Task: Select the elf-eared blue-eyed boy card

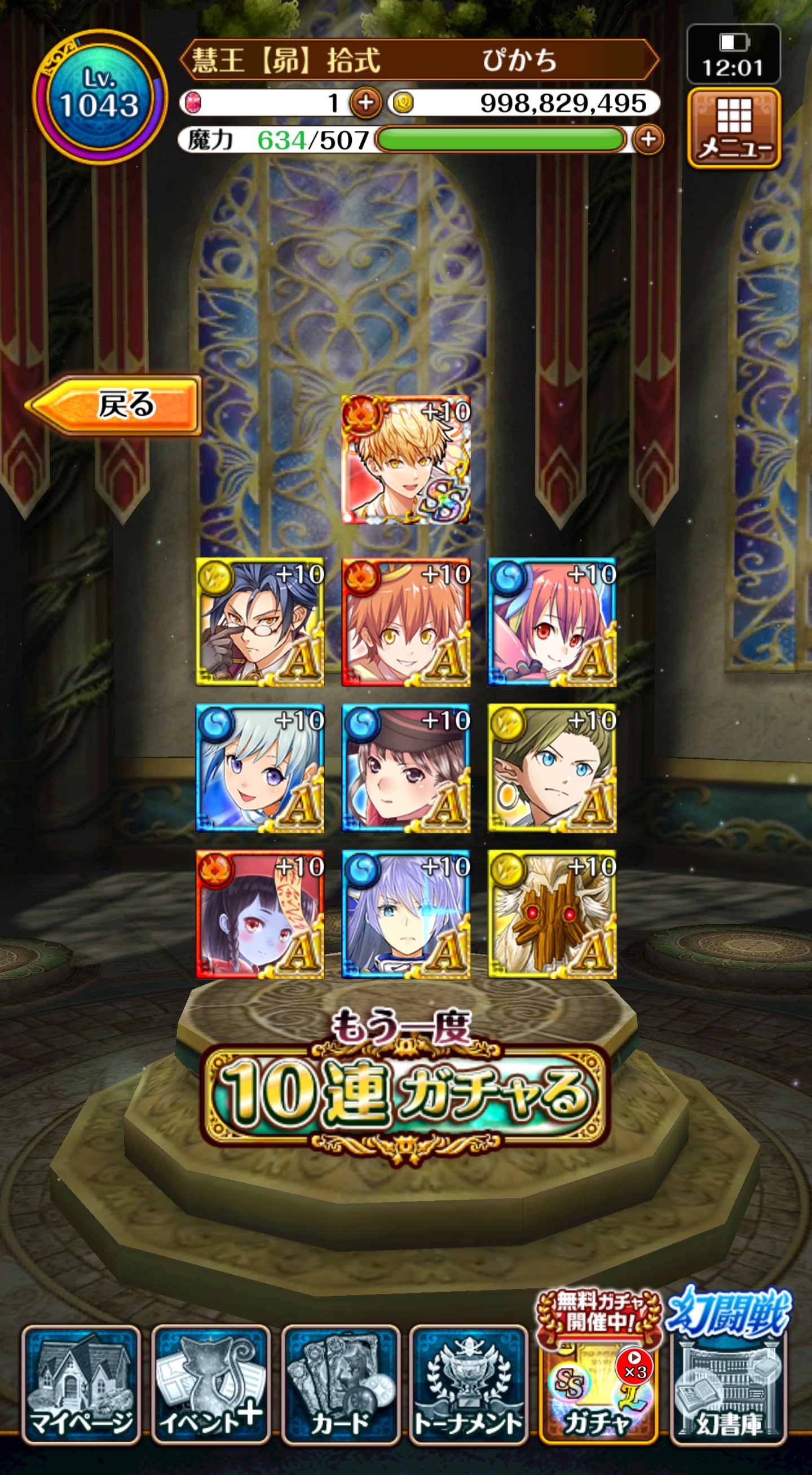Action: click(552, 768)
